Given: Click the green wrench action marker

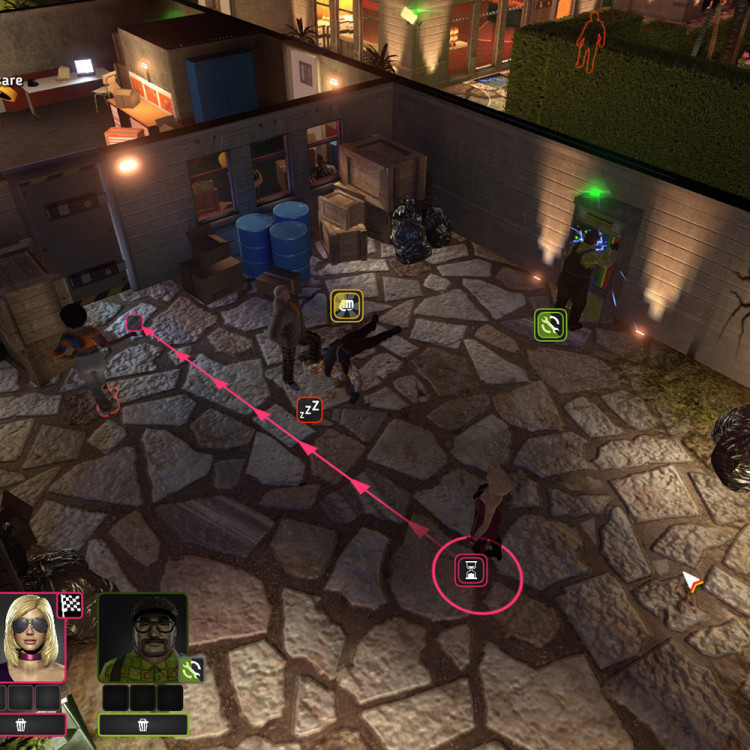Looking at the screenshot, I should point(550,324).
